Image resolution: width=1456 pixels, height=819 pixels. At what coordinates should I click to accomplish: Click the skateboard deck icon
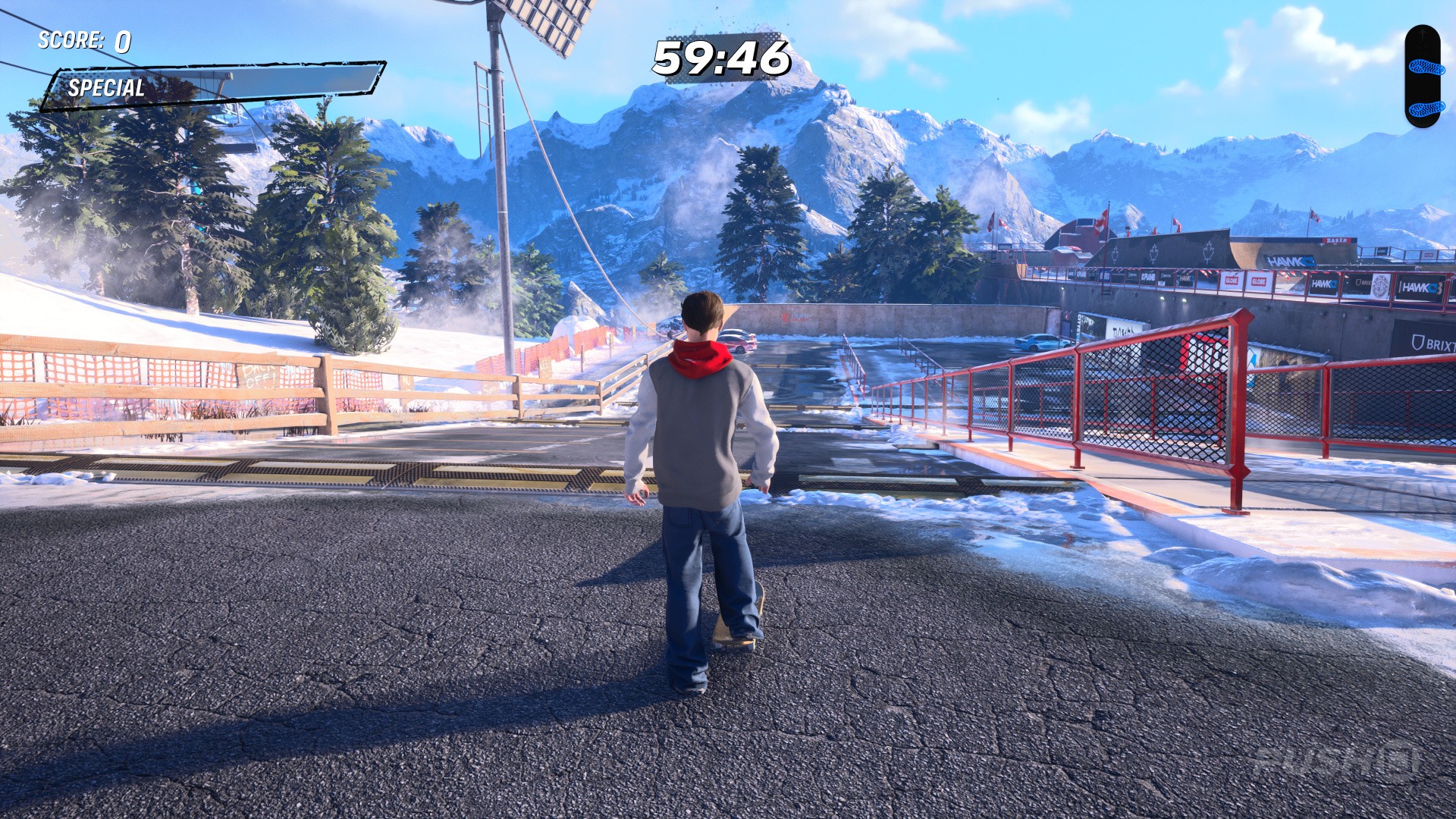(x=1422, y=76)
